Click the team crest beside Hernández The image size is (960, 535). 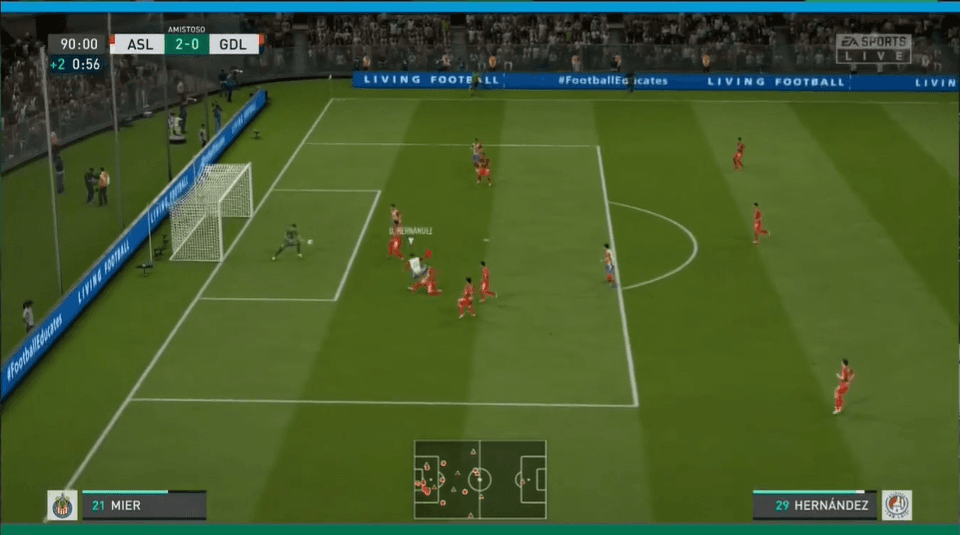pyautogui.click(x=896, y=505)
